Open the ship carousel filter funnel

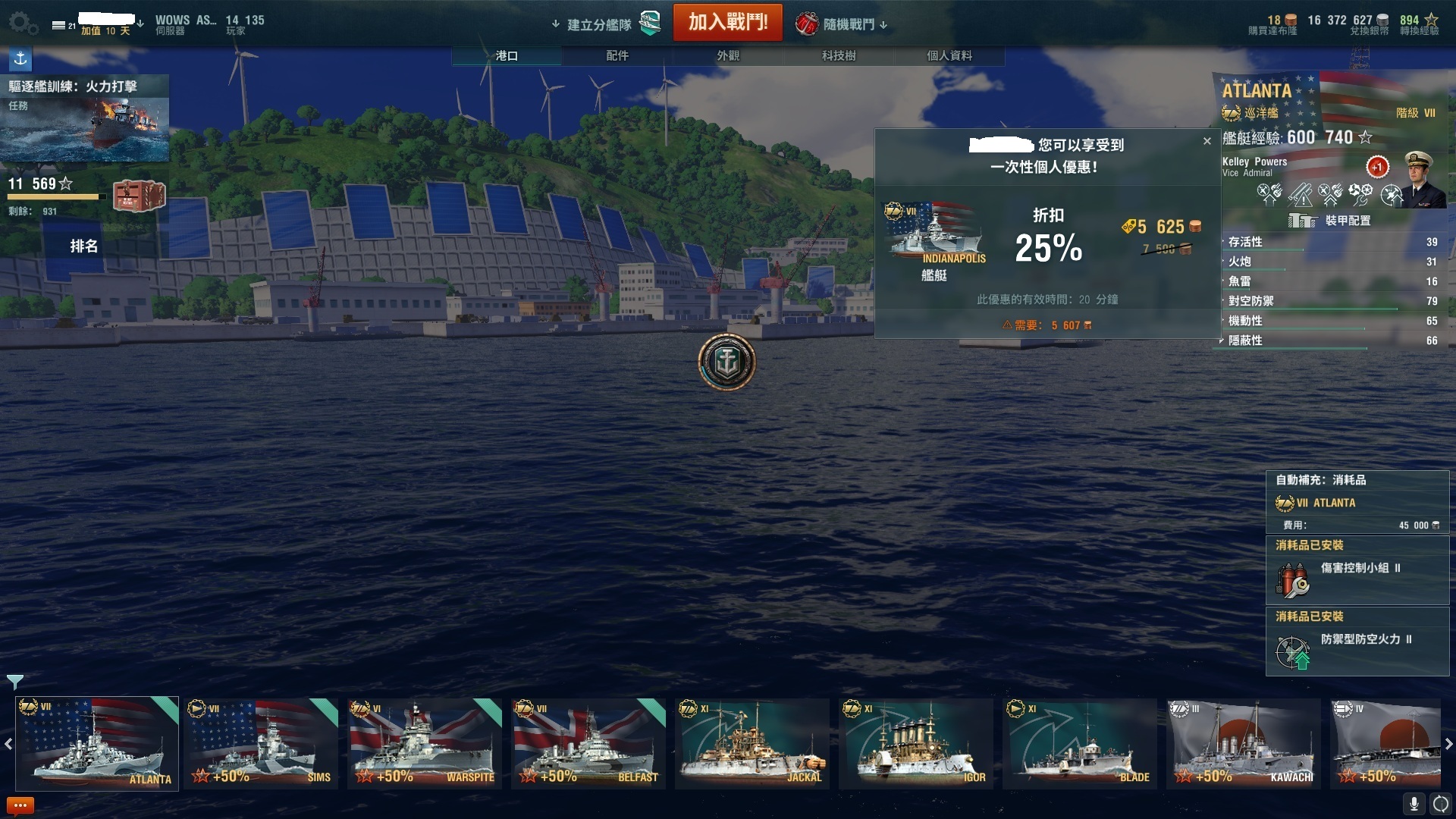14,681
